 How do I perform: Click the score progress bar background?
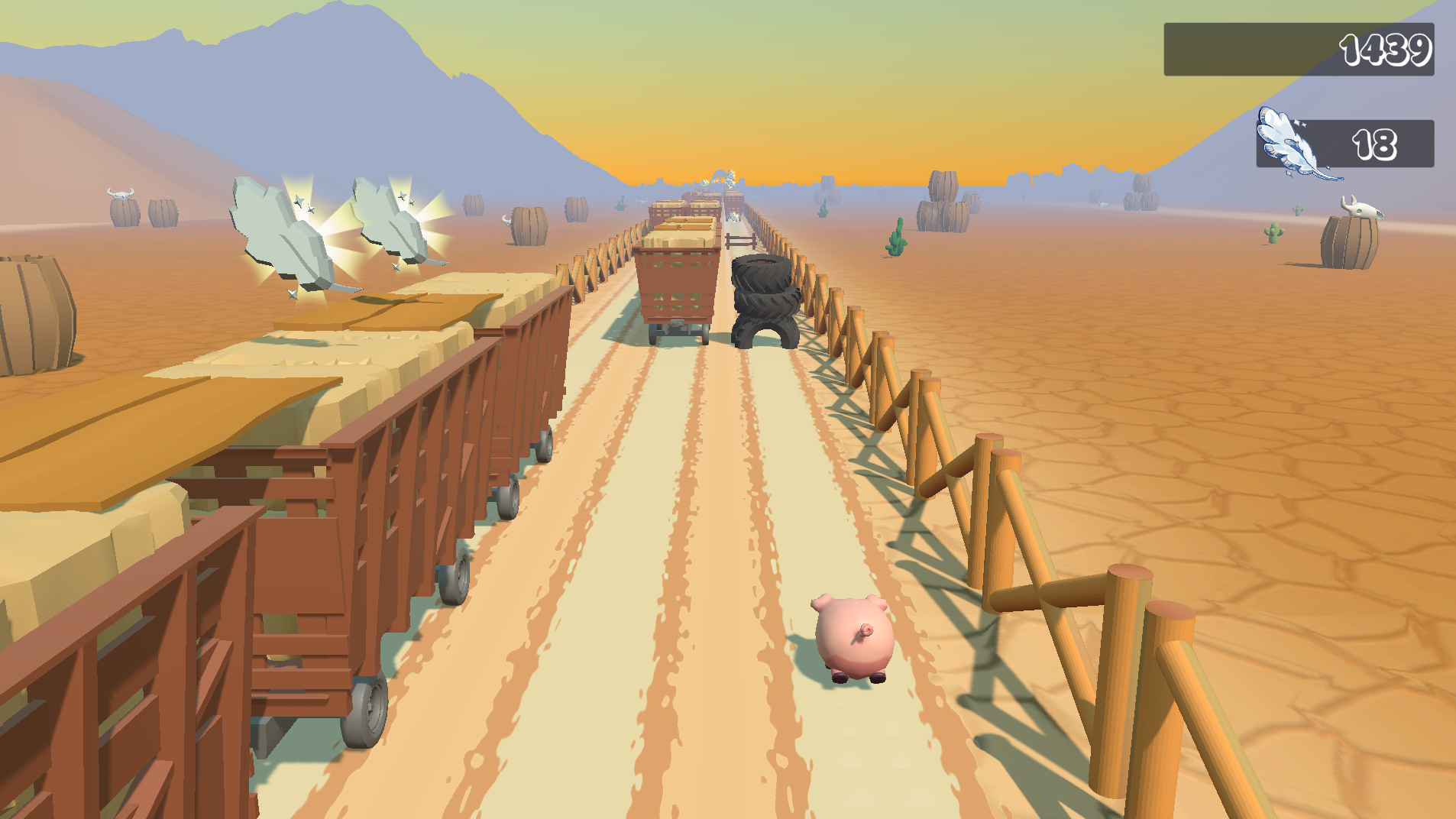(x=1238, y=50)
